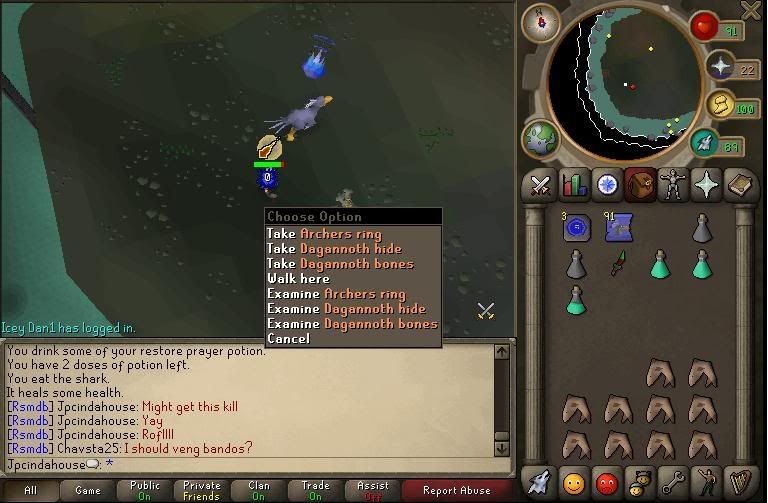Toggle the Clan chat filter
Viewport: 768px width, 503px height.
[259, 491]
